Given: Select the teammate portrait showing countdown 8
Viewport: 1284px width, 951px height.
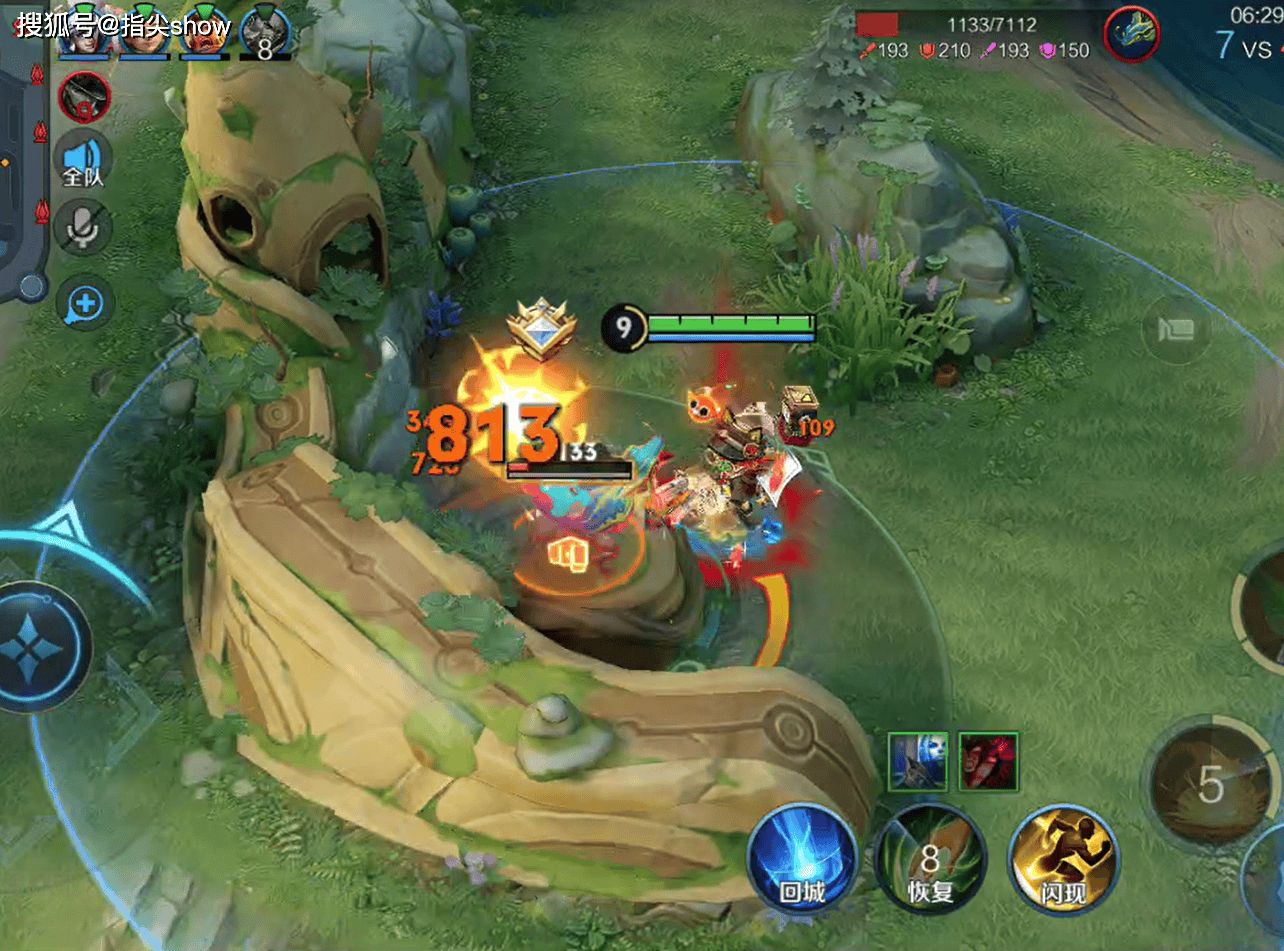Looking at the screenshot, I should click(x=265, y=35).
